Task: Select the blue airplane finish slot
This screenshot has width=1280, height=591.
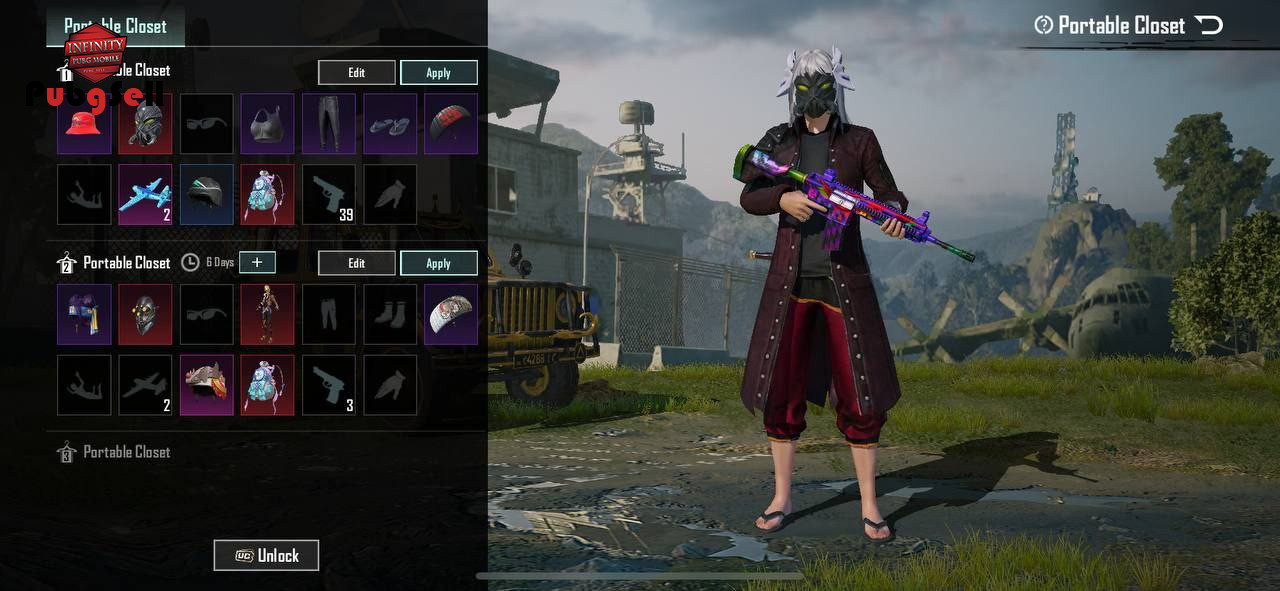Action: [x=146, y=194]
